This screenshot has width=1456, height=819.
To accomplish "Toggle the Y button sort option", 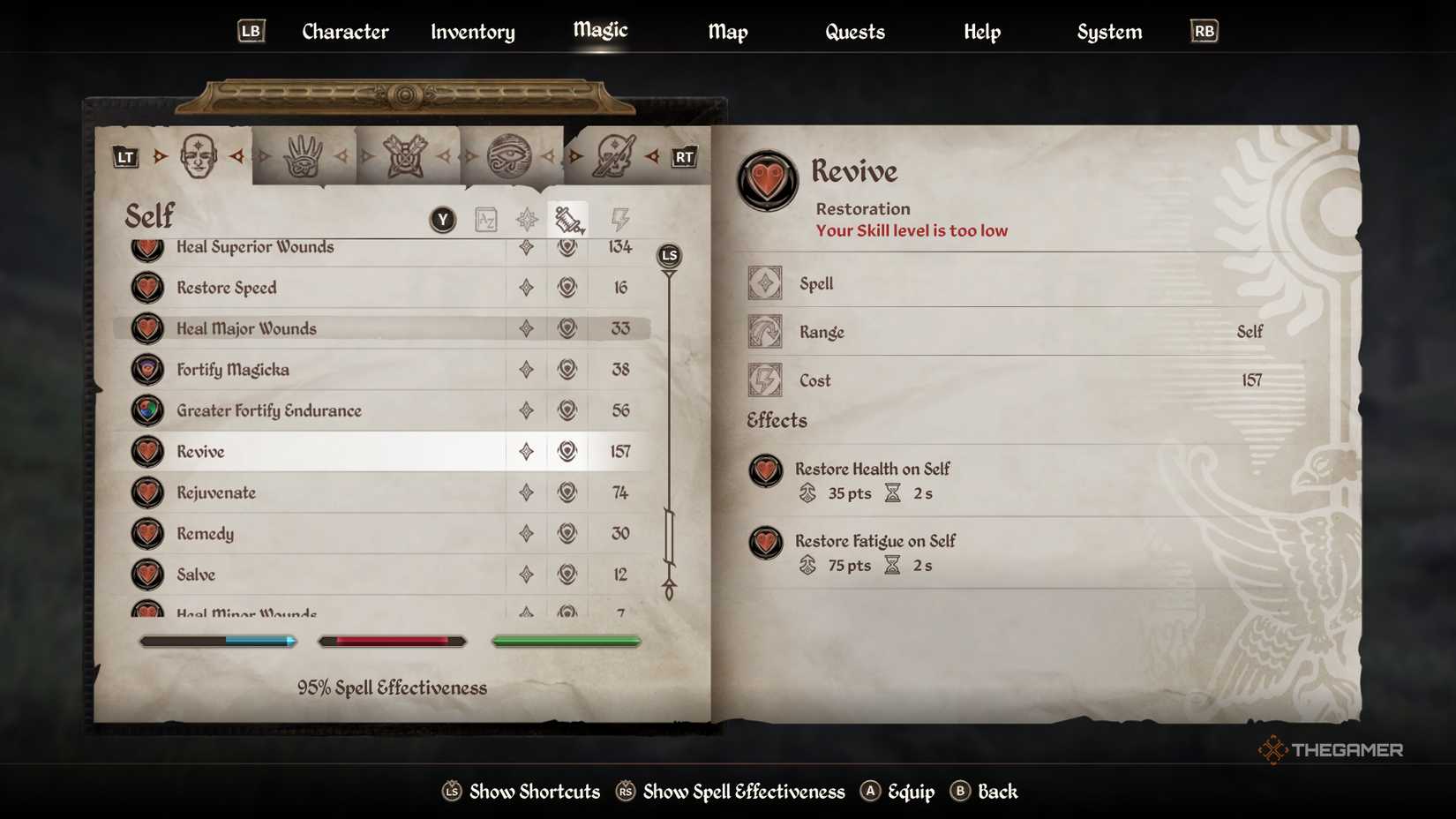I will pyautogui.click(x=442, y=219).
